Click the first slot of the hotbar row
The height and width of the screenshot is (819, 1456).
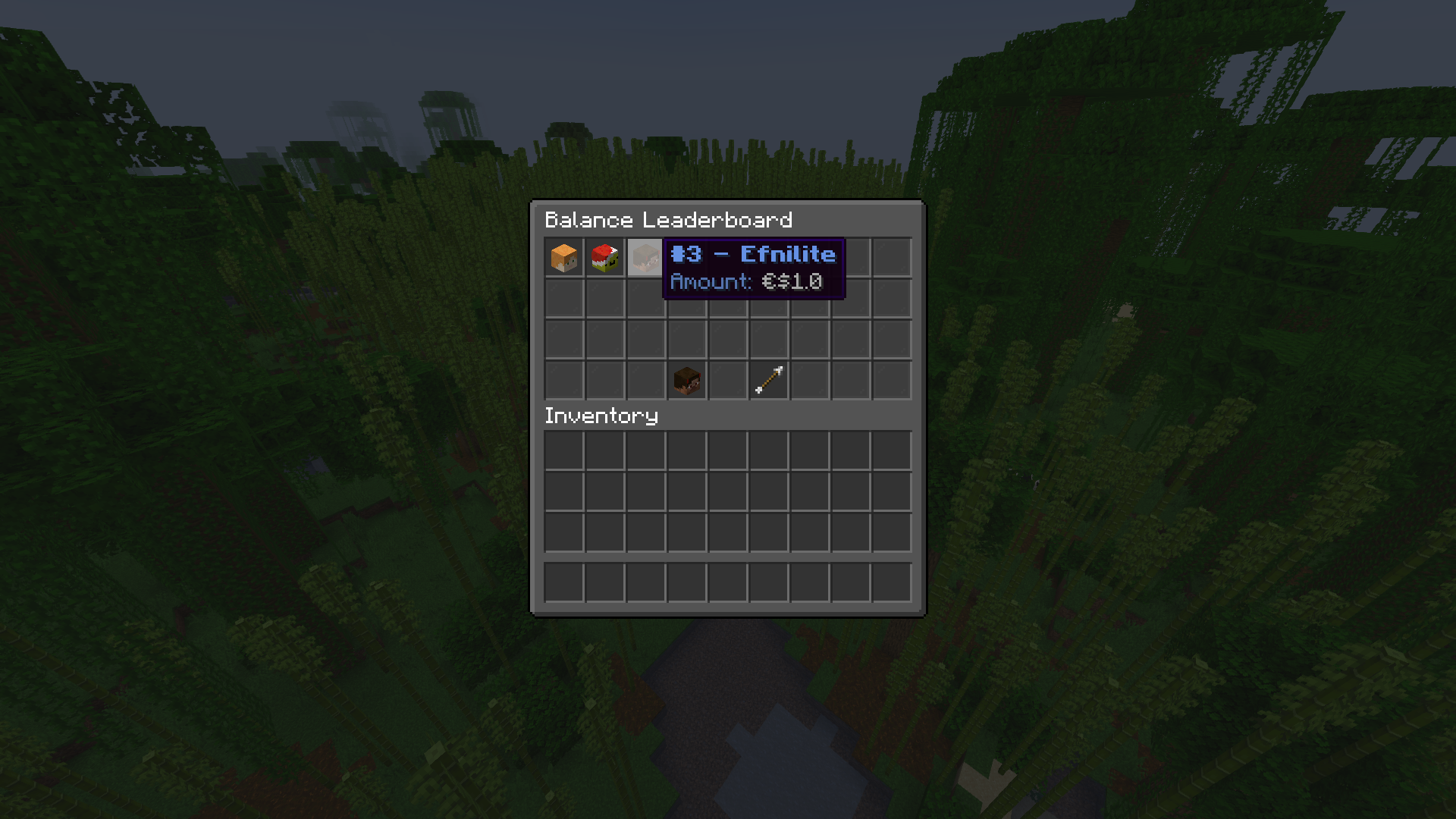click(x=563, y=580)
